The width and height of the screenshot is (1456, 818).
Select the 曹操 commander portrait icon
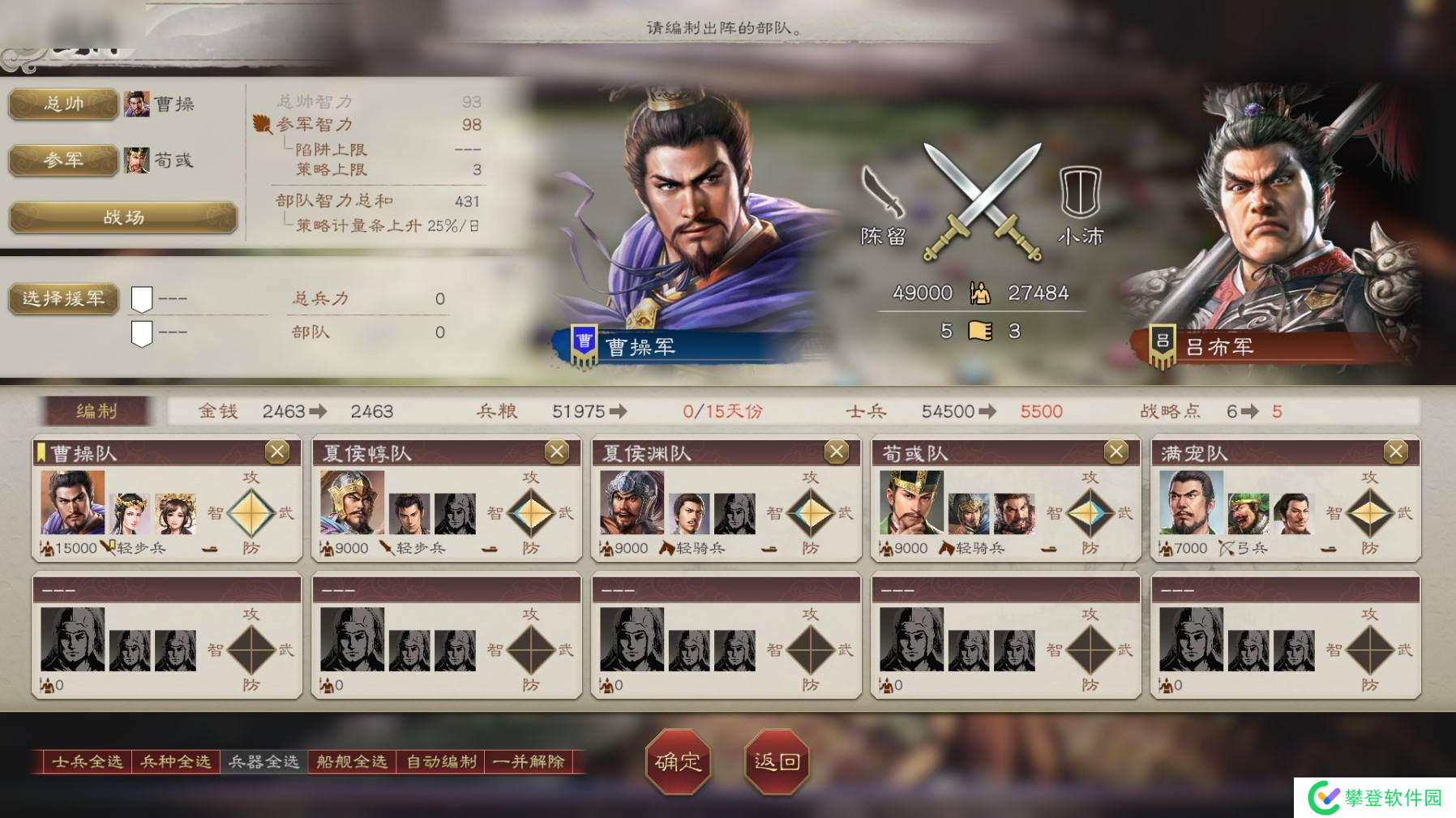coord(137,104)
